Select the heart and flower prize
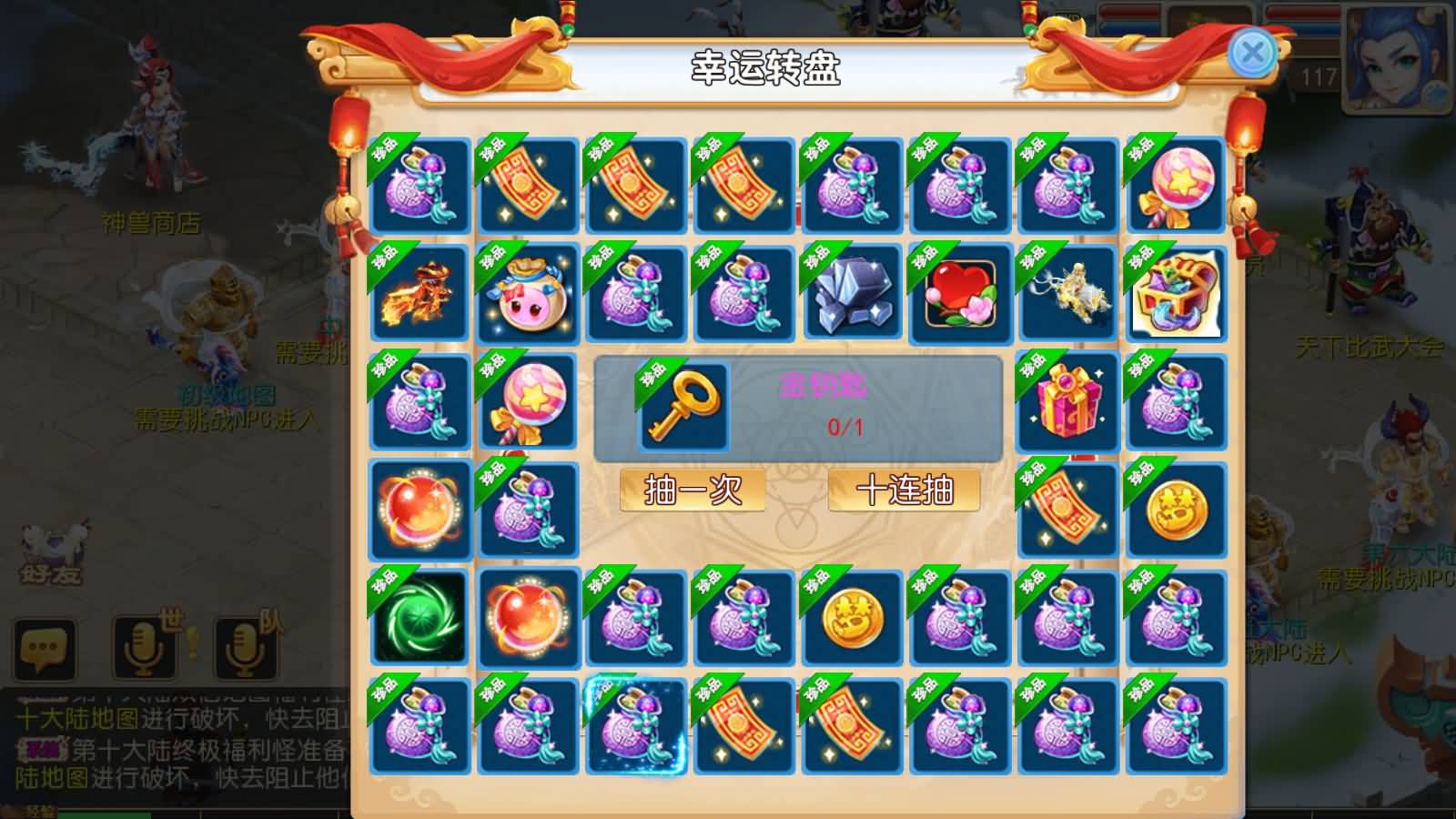Image resolution: width=1456 pixels, height=819 pixels. [x=959, y=294]
